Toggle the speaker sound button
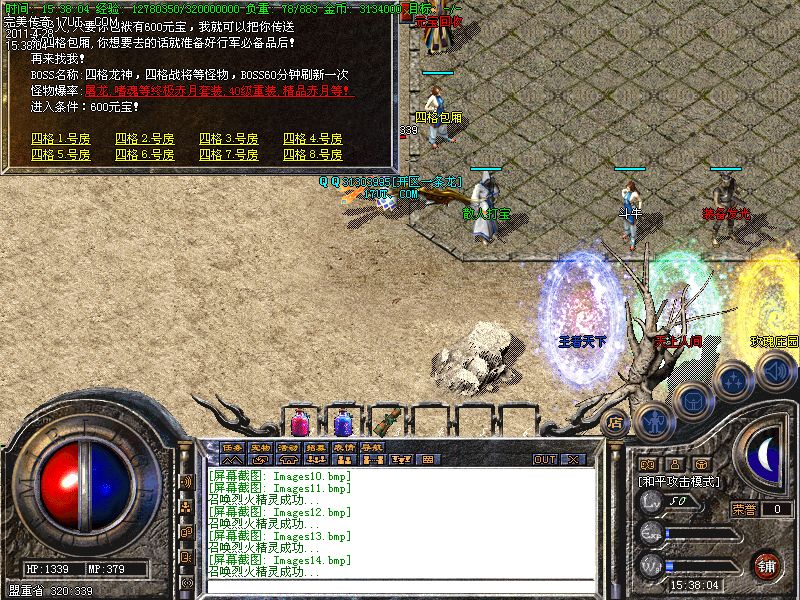This screenshot has width=800, height=600. pos(775,372)
